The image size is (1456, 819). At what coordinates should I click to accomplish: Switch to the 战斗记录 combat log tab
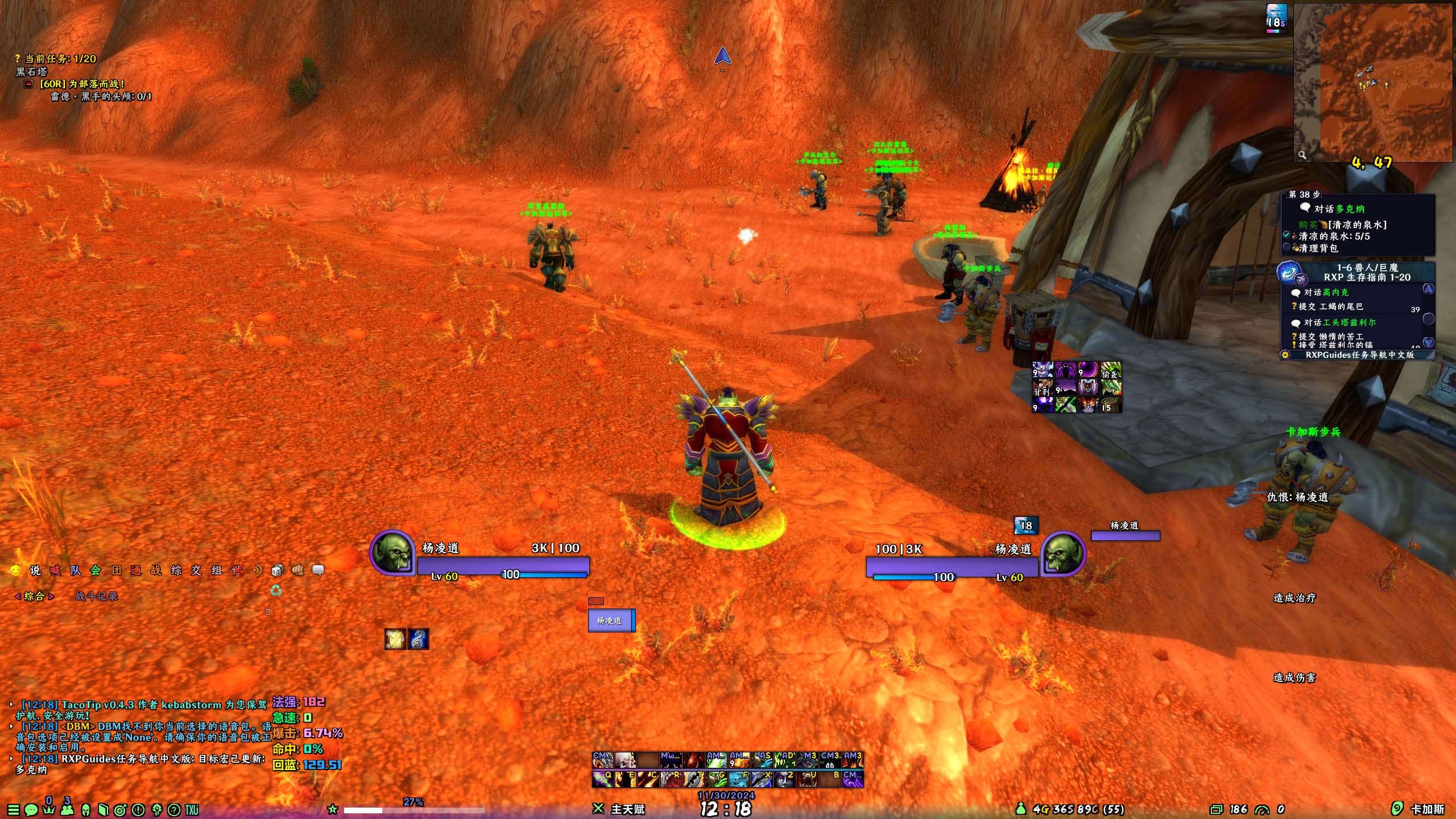(96, 596)
